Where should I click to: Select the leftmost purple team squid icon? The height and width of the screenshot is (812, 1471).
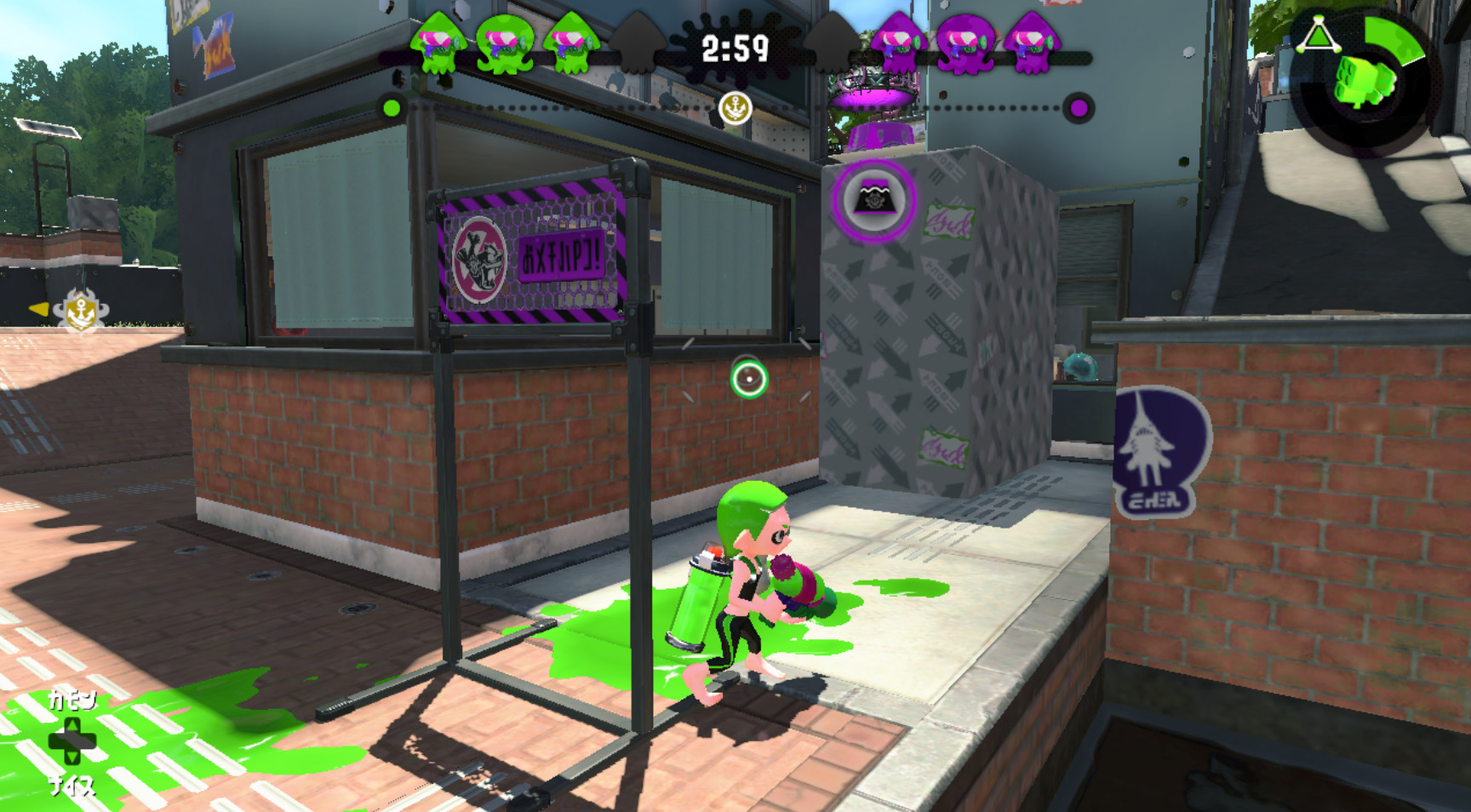896,41
